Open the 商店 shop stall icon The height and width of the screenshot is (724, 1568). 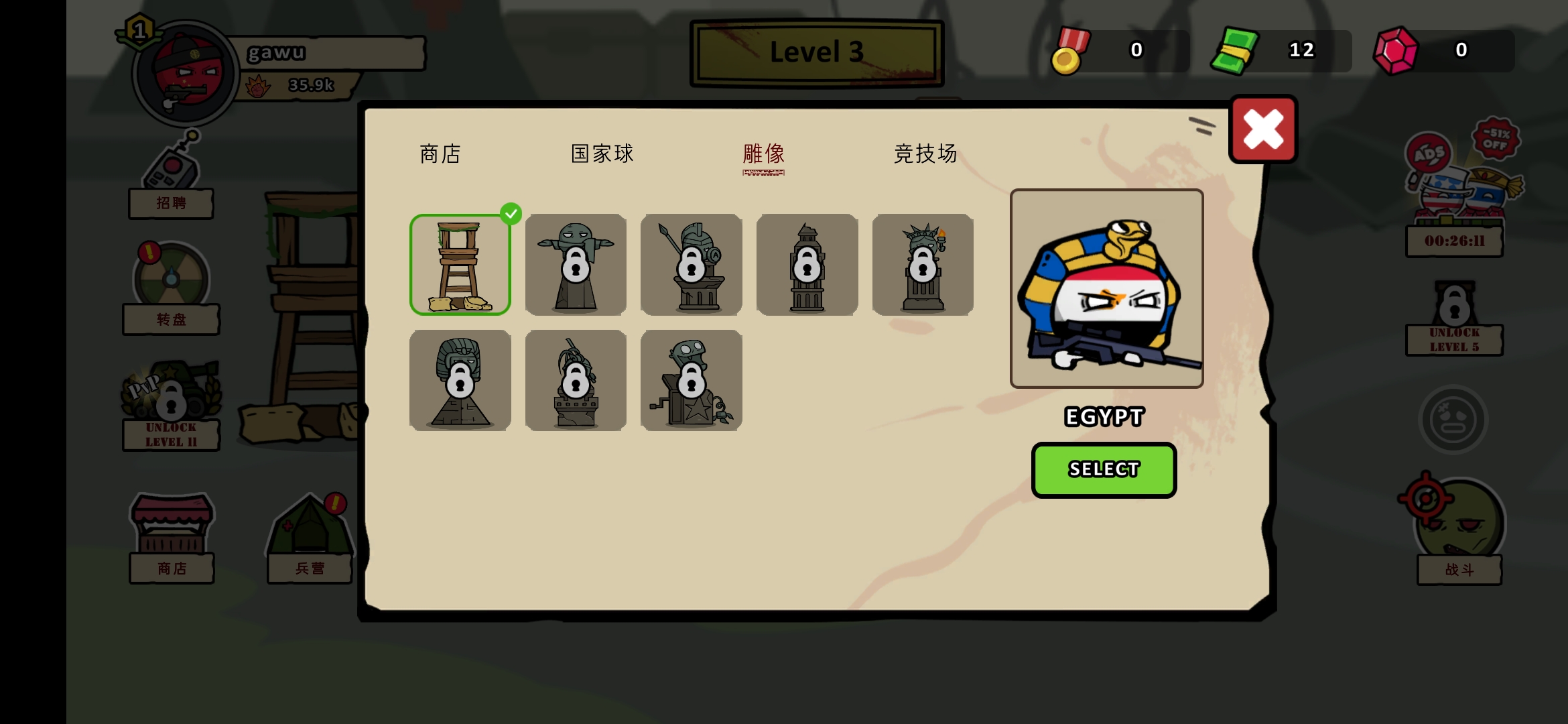(x=170, y=530)
